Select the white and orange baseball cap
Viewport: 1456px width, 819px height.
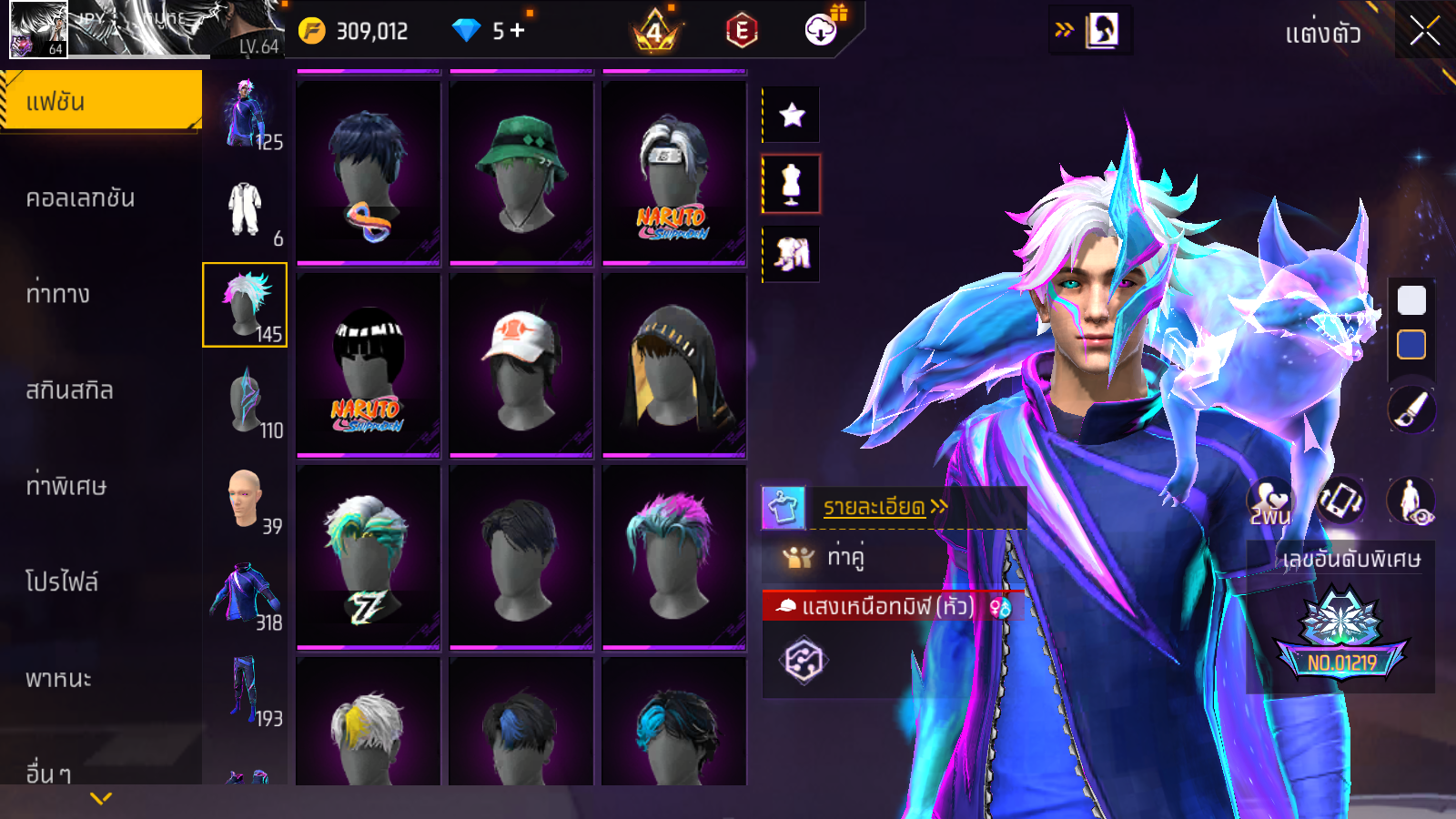pyautogui.click(x=521, y=364)
